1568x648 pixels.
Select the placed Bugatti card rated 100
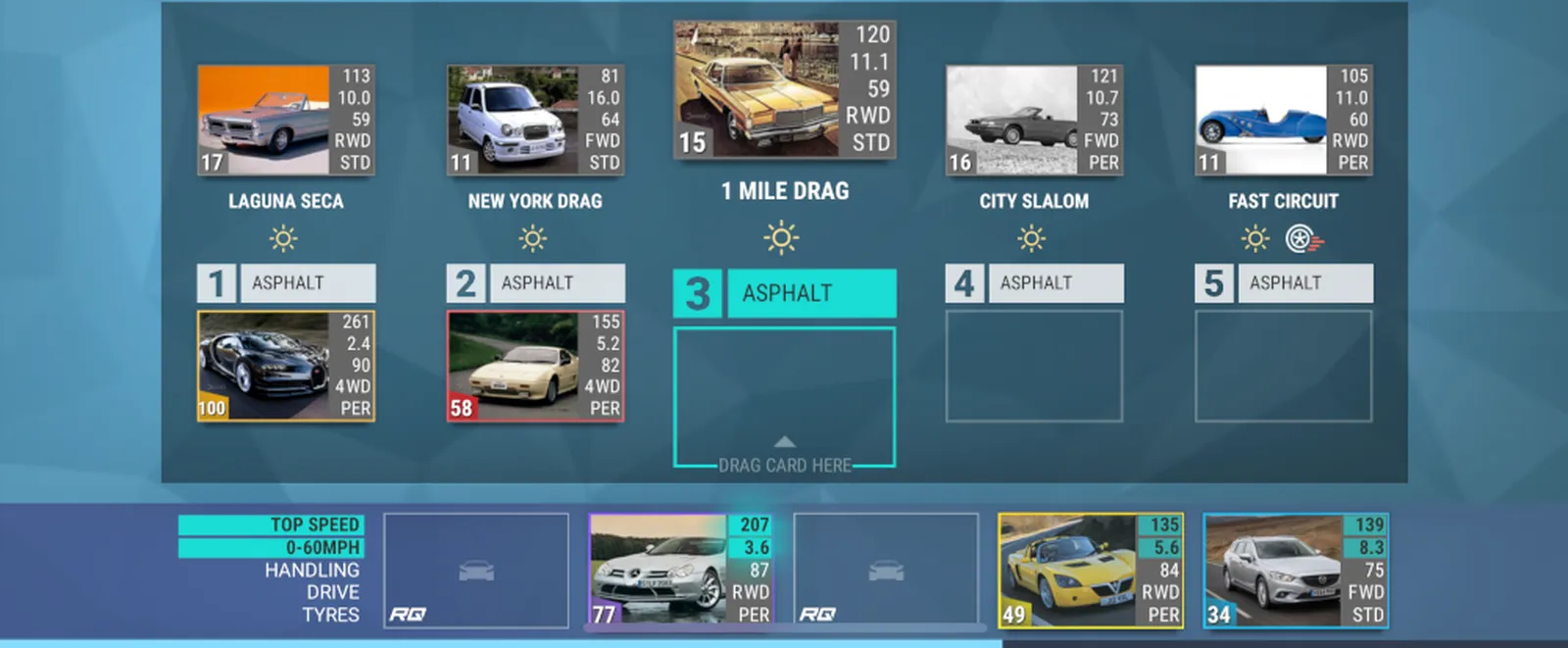tap(285, 366)
